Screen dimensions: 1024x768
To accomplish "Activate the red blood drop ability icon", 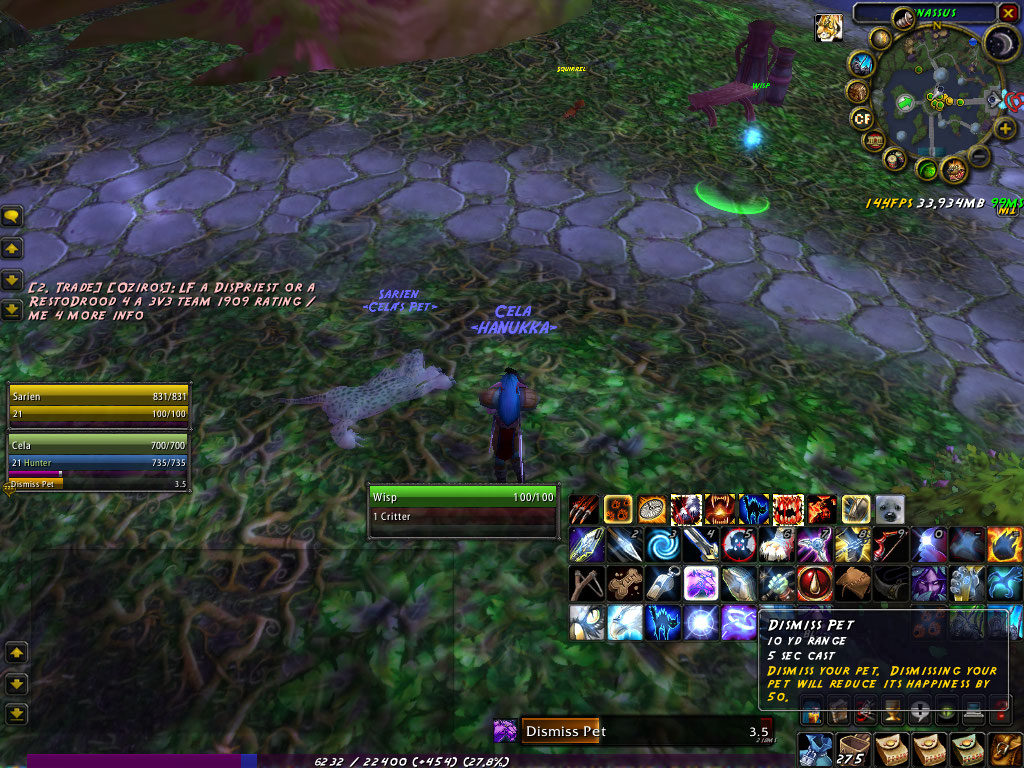I will pyautogui.click(x=813, y=583).
